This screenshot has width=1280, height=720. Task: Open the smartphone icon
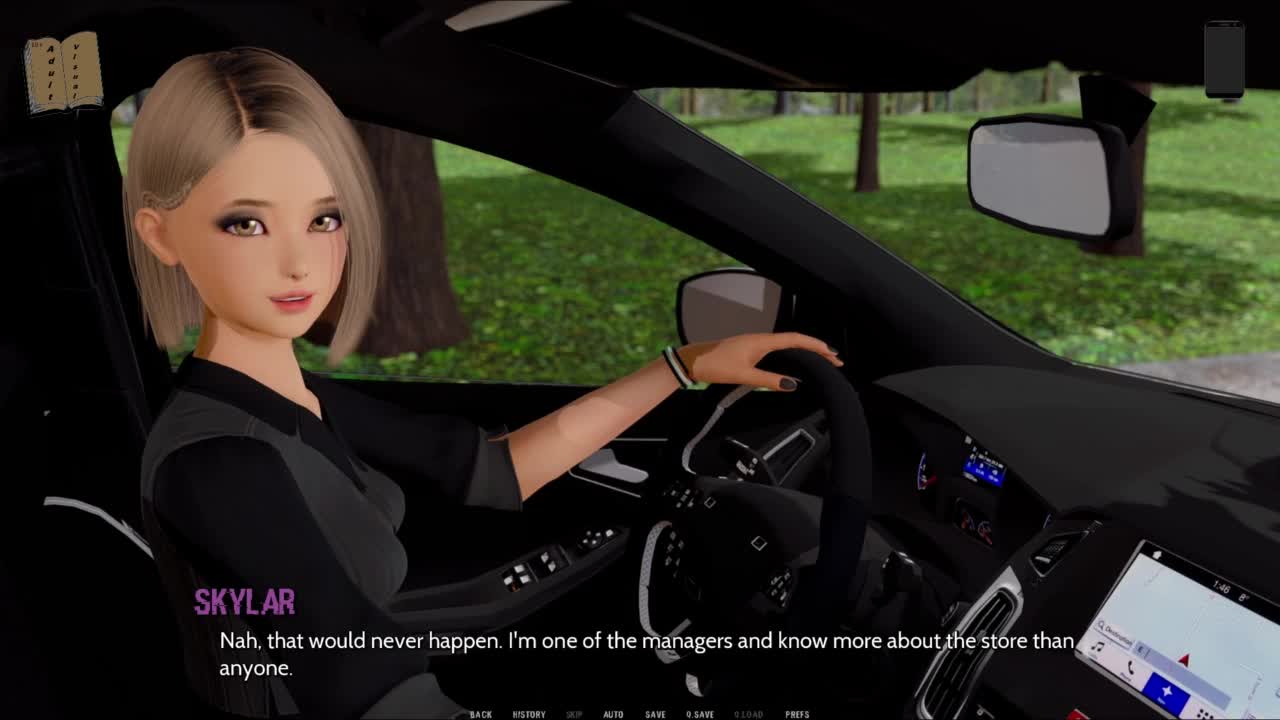[x=1224, y=60]
